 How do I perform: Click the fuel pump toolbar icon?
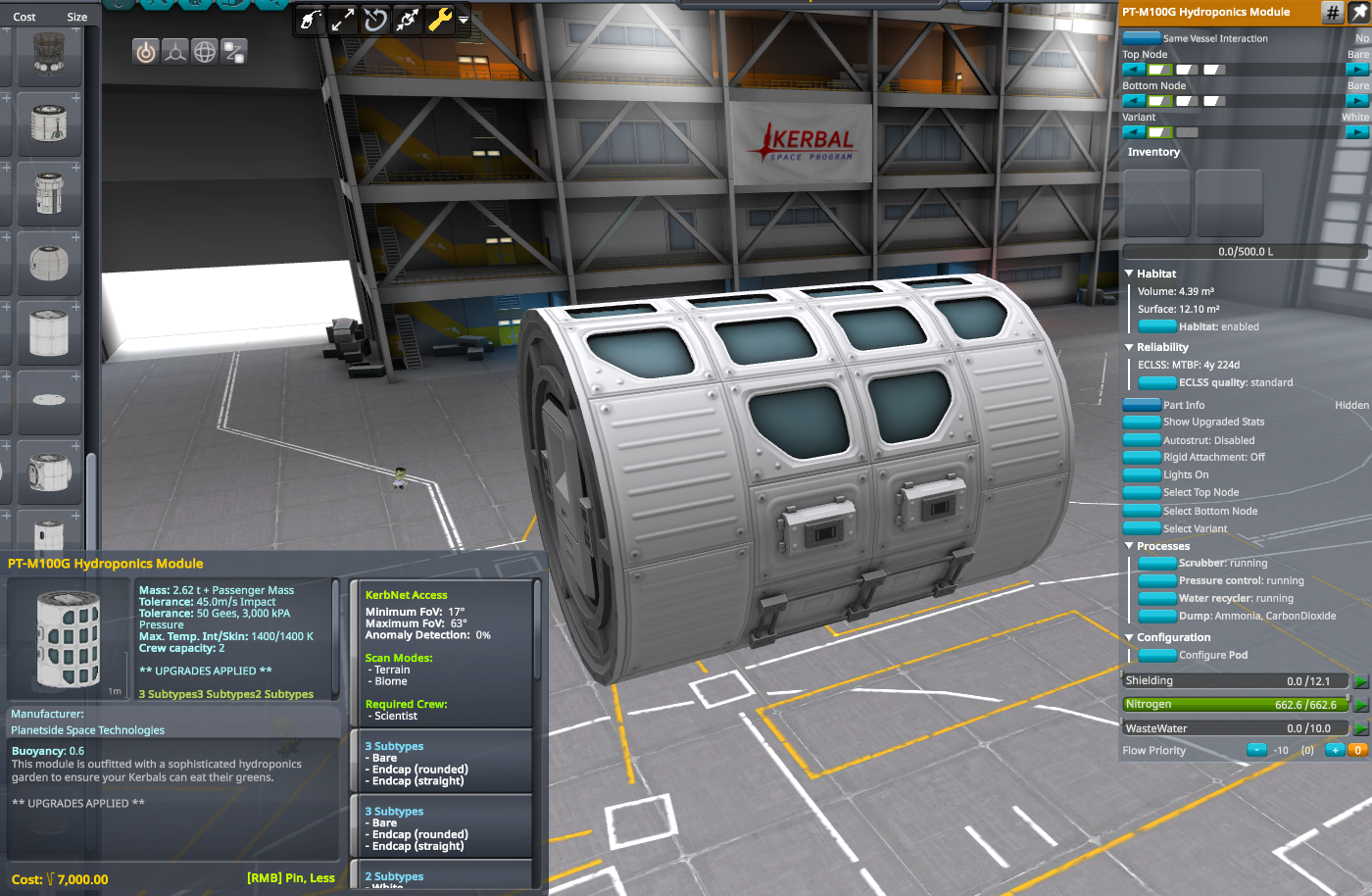(x=311, y=19)
